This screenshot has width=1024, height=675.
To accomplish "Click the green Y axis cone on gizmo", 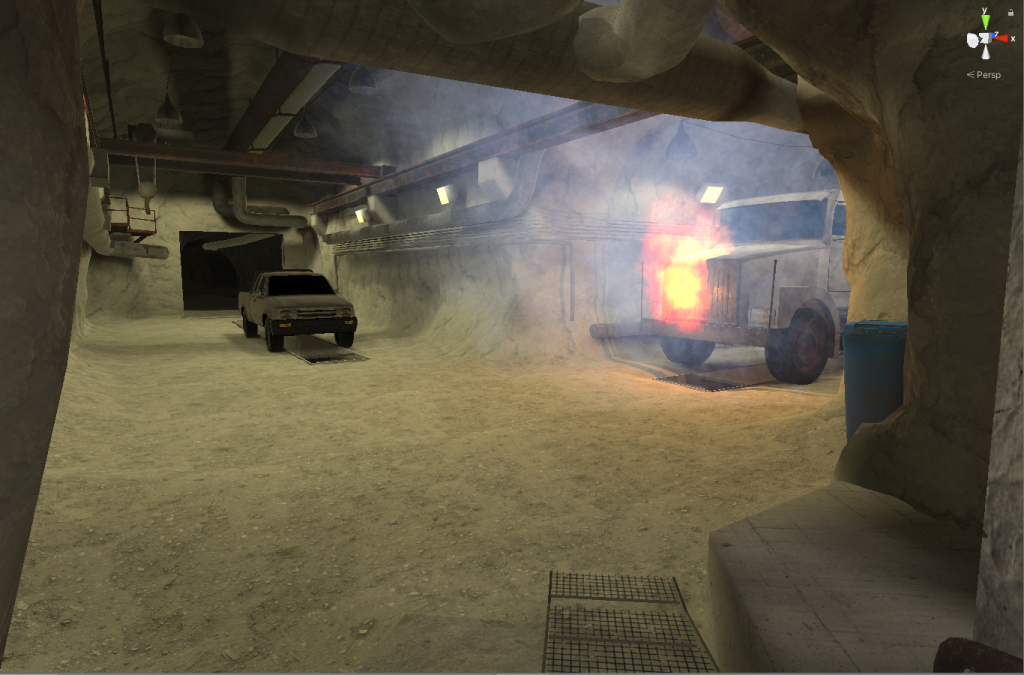I will 985,21.
